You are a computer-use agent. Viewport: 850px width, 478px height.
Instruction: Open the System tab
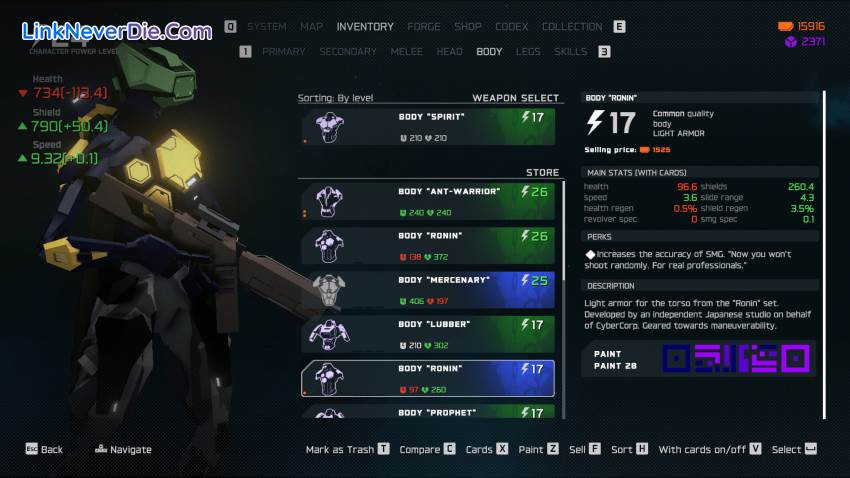coord(266,27)
